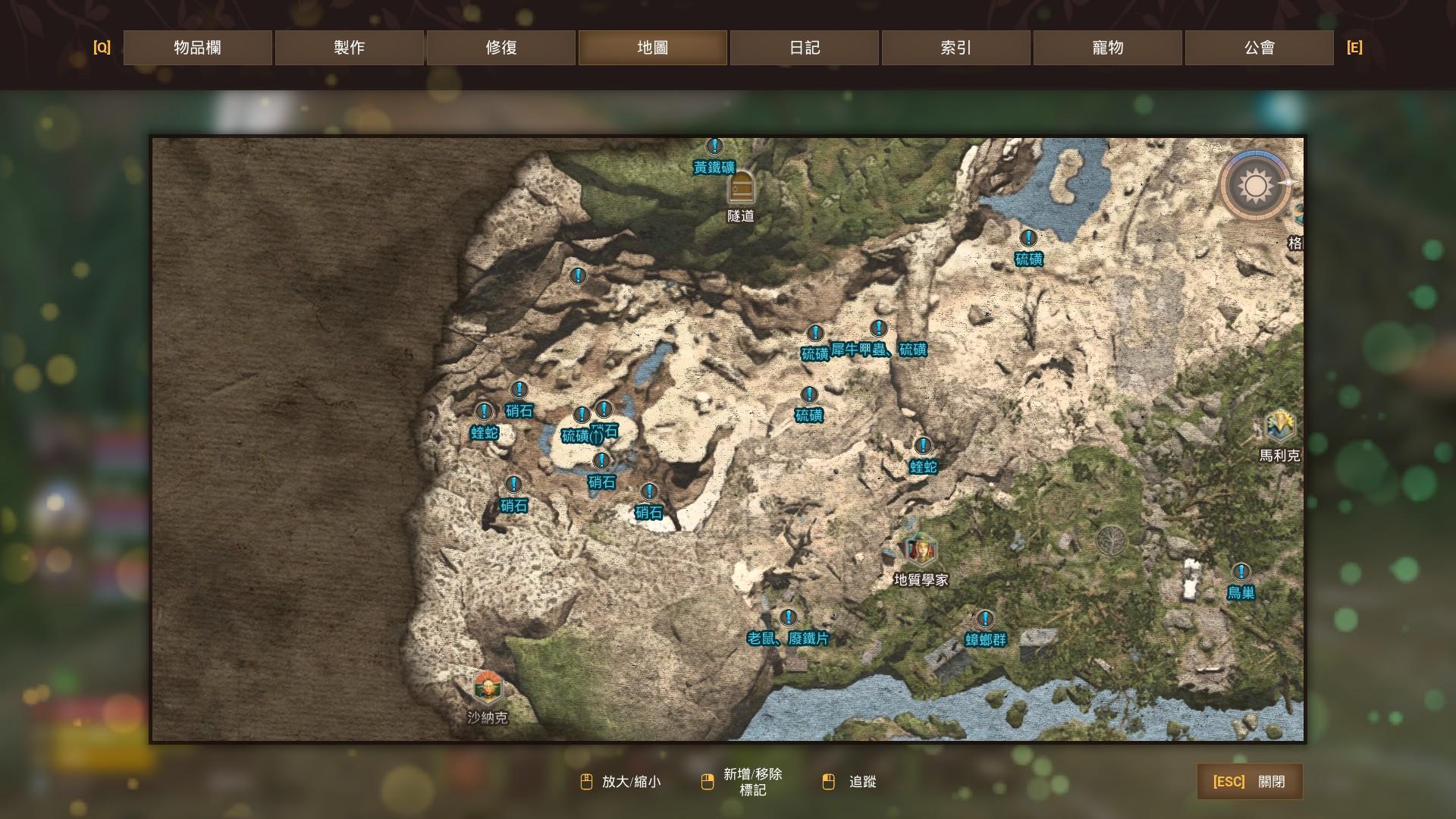Viewport: 1456px width, 819px height.
Task: Click the 鳥巢 bird nest marker
Action: (1241, 572)
